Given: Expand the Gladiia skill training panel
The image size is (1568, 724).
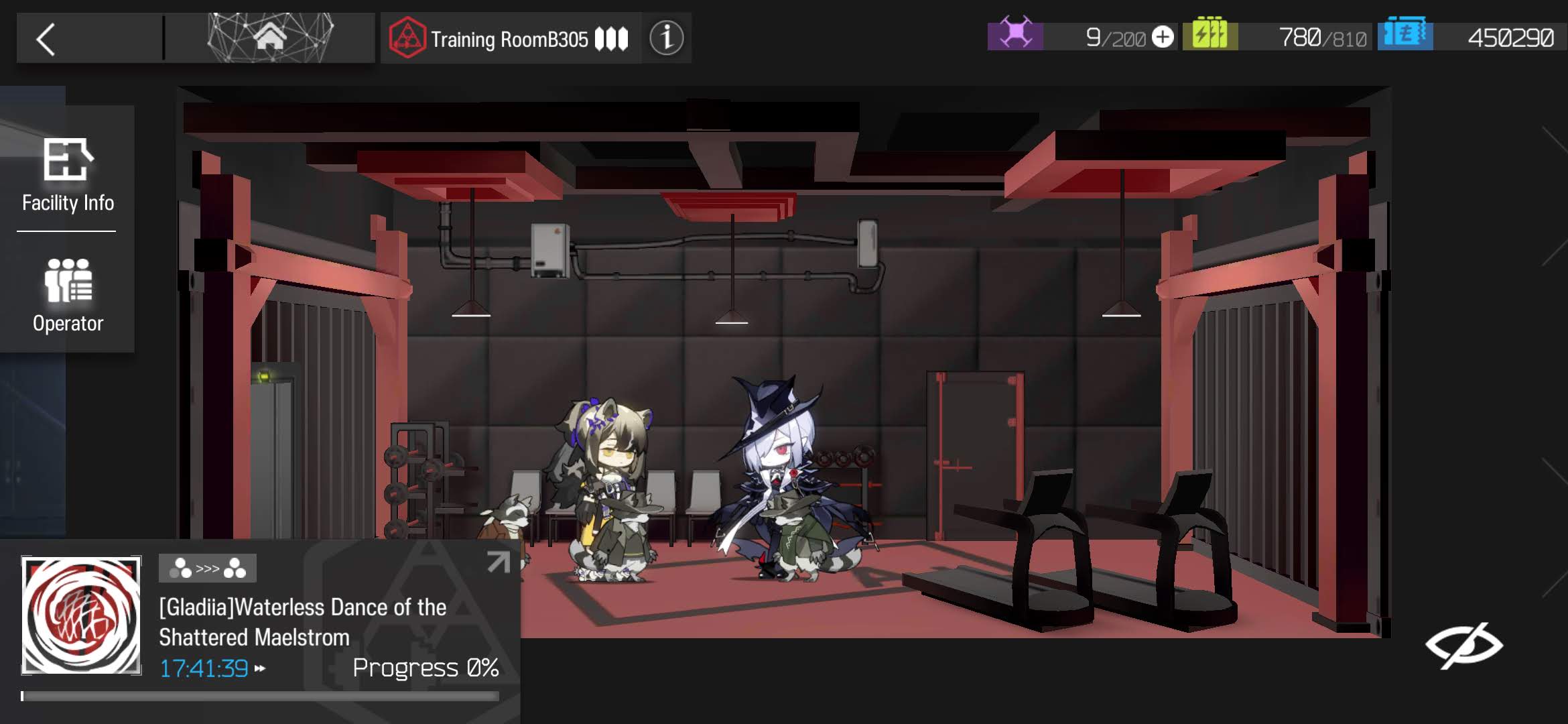Looking at the screenshot, I should 498,562.
